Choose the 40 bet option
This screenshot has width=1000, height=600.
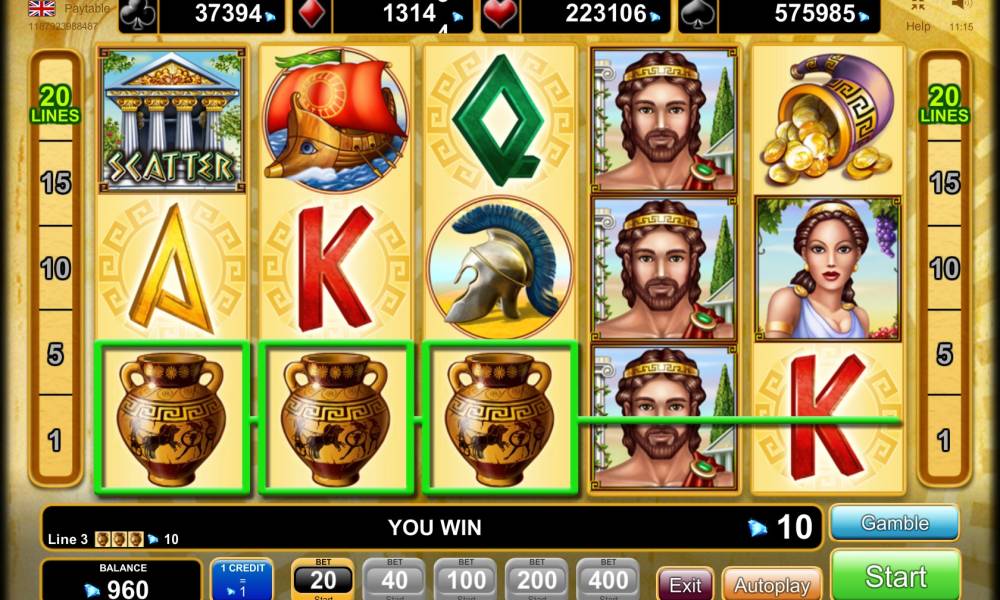[x=393, y=580]
